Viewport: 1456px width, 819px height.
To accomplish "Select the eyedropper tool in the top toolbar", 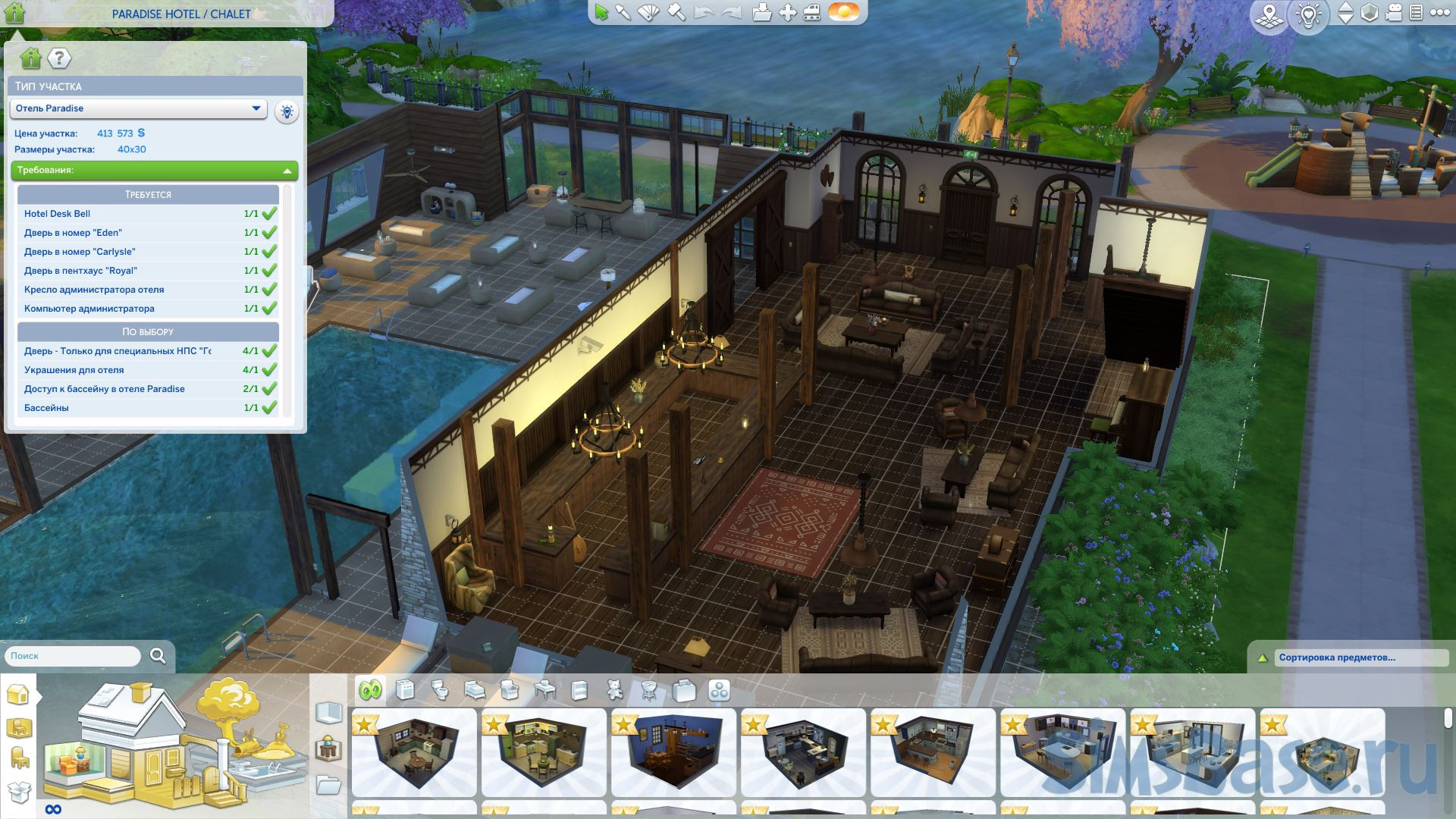I will 623,13.
